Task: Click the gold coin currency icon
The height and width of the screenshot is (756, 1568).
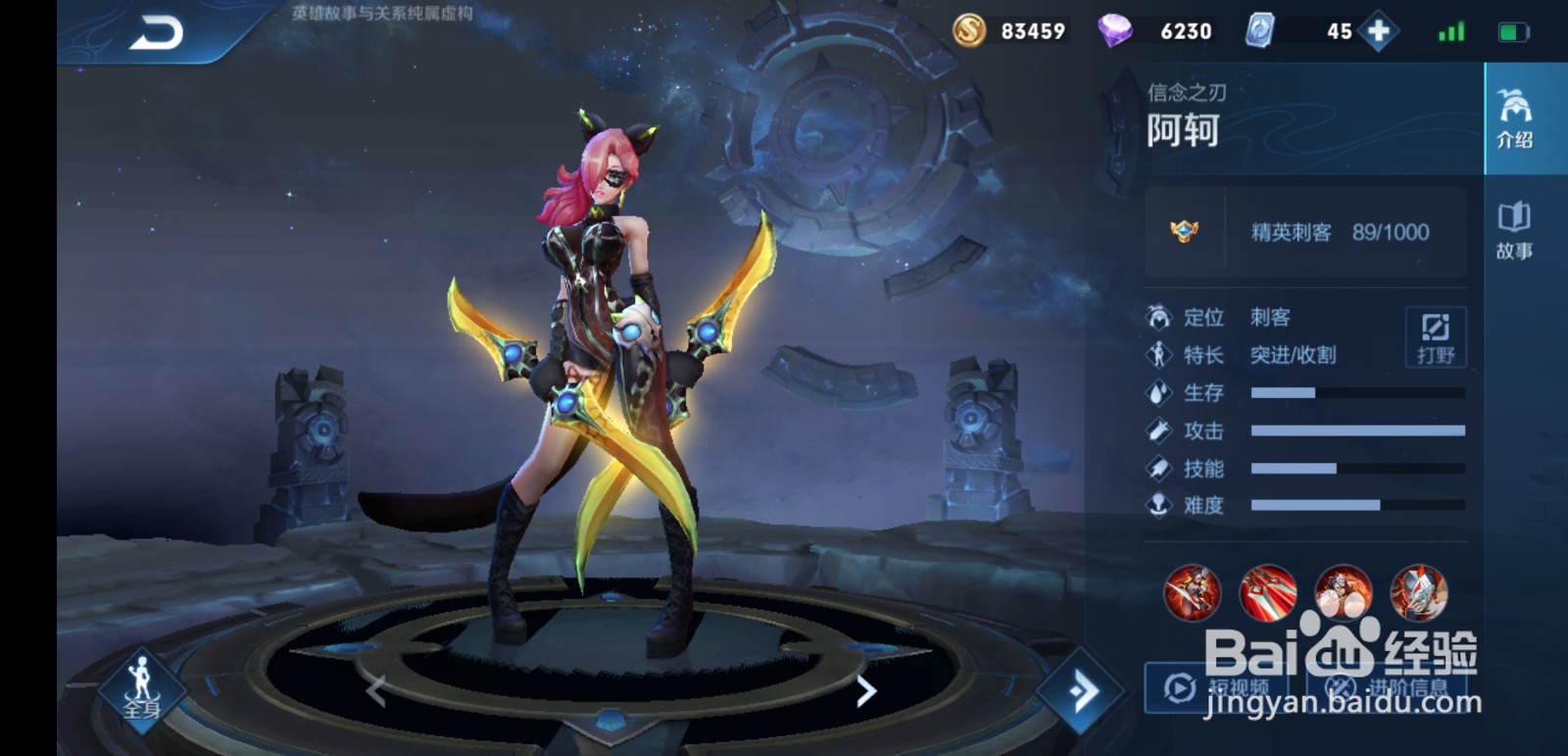Action: (969, 30)
